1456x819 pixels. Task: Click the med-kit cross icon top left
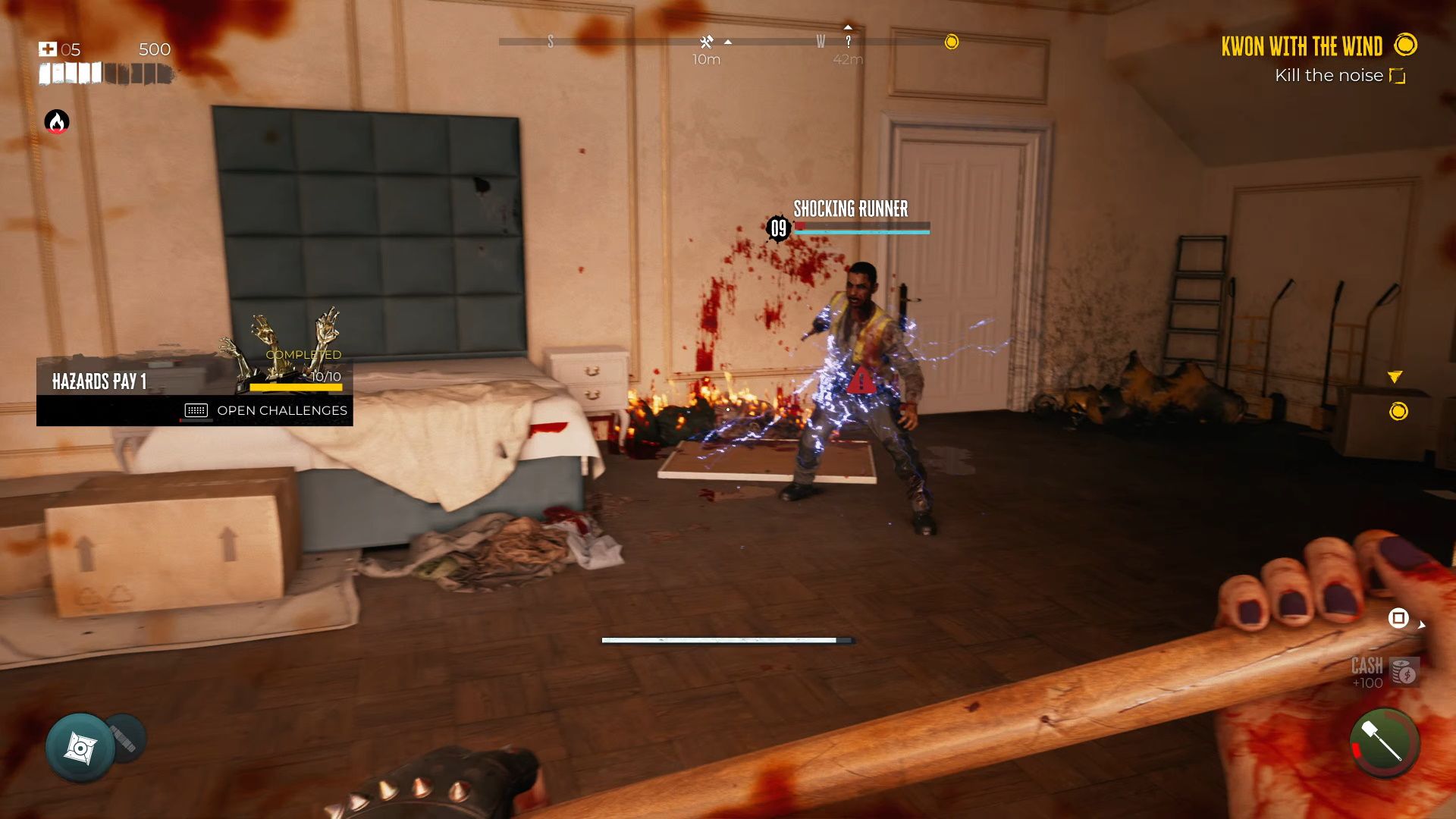click(47, 48)
